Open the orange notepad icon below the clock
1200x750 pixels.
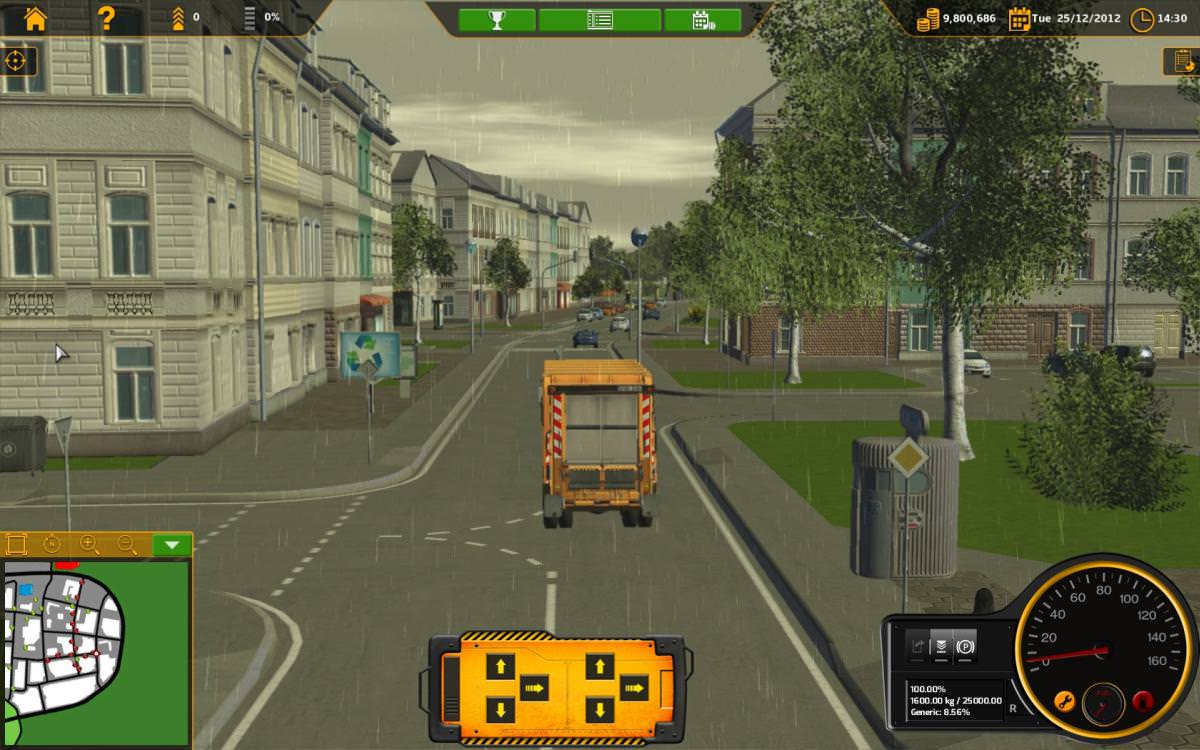[x=1180, y=61]
